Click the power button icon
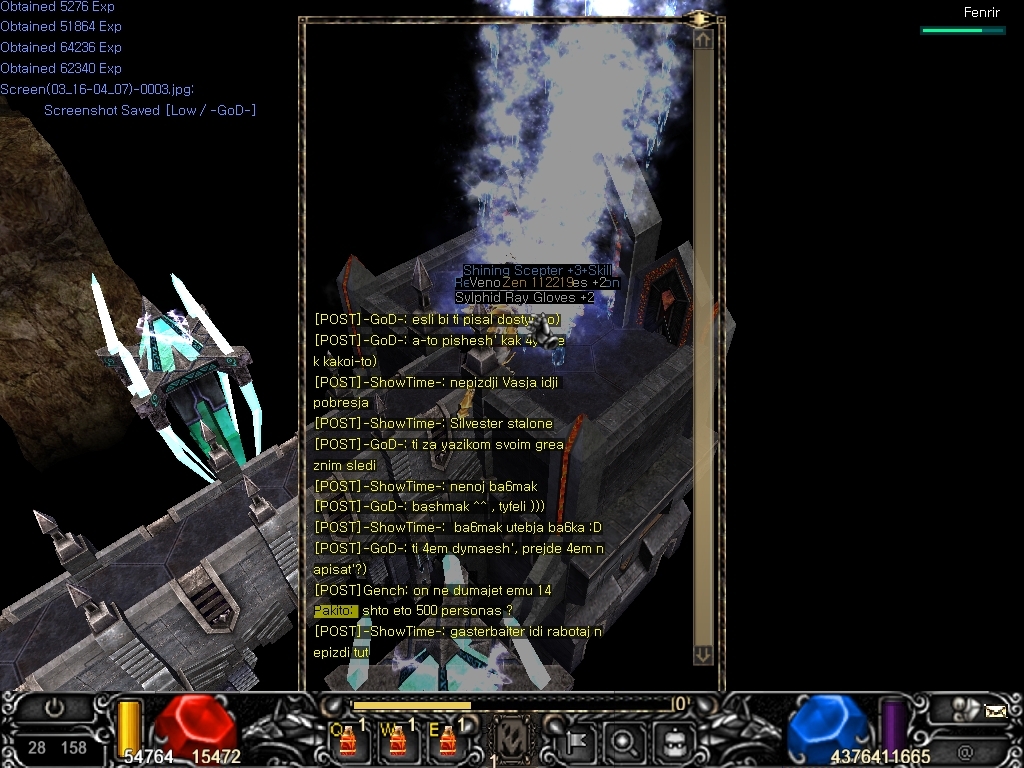1024x768 pixels. pyautogui.click(x=54, y=708)
